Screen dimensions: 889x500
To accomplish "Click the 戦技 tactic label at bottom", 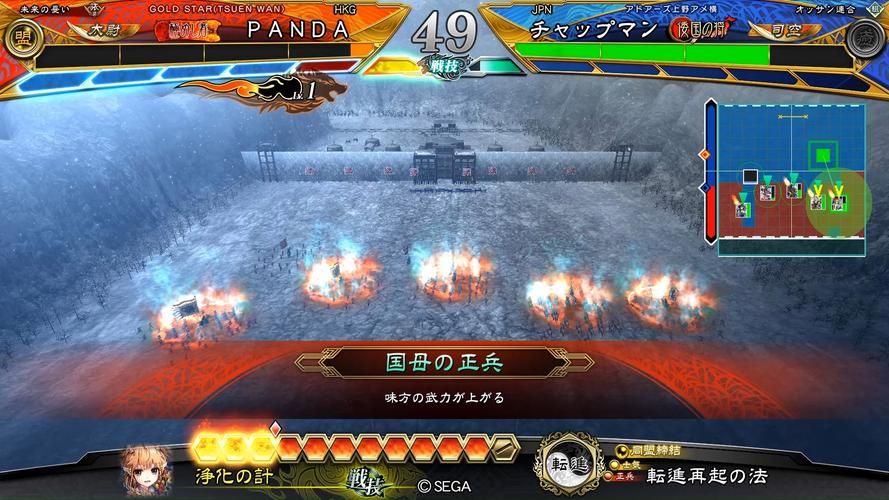I will [x=367, y=484].
